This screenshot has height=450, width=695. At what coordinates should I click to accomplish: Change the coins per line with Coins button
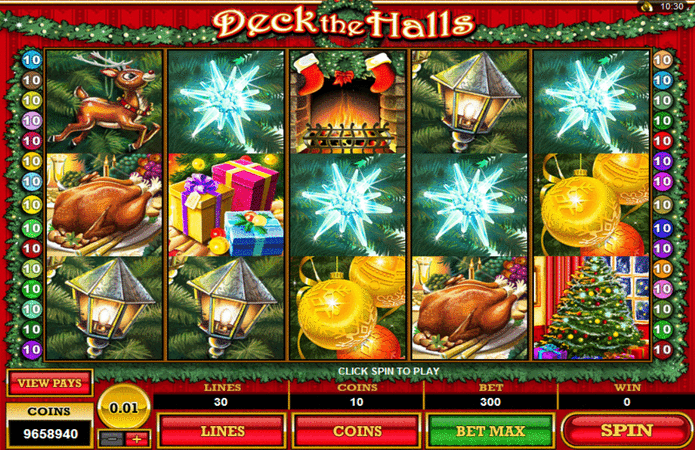pos(355,431)
